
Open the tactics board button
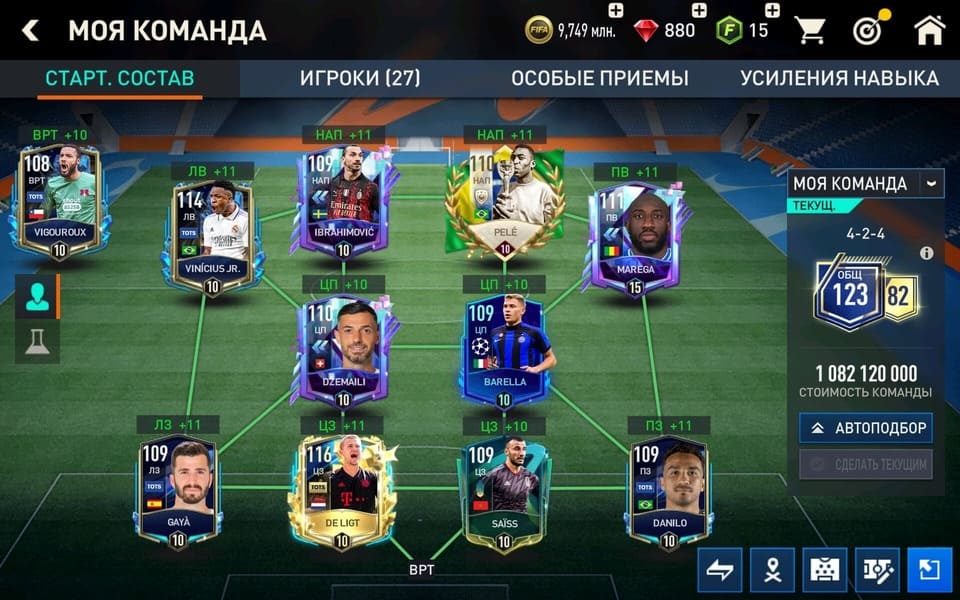pyautogui.click(x=877, y=570)
